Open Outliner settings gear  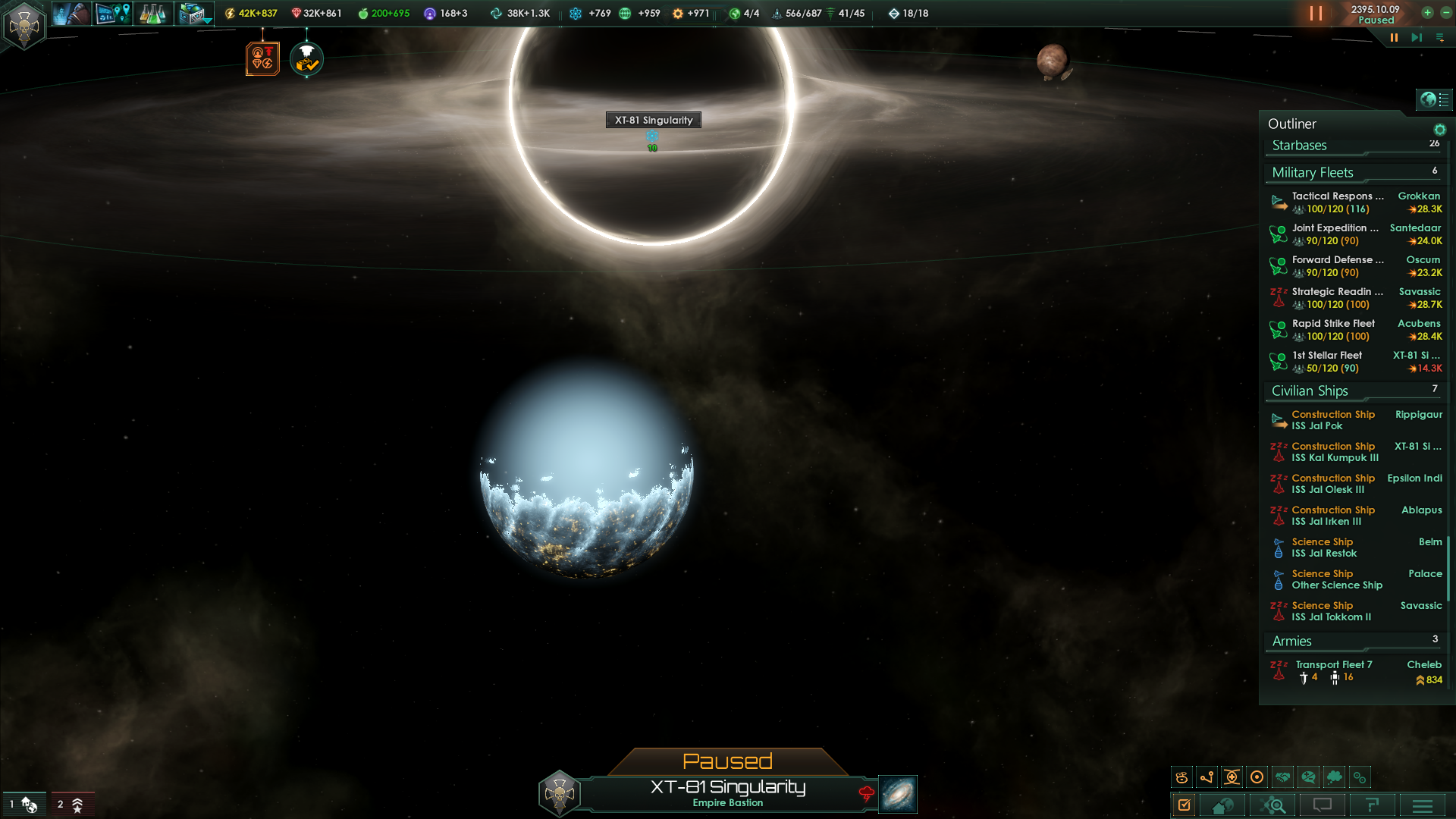[1439, 130]
